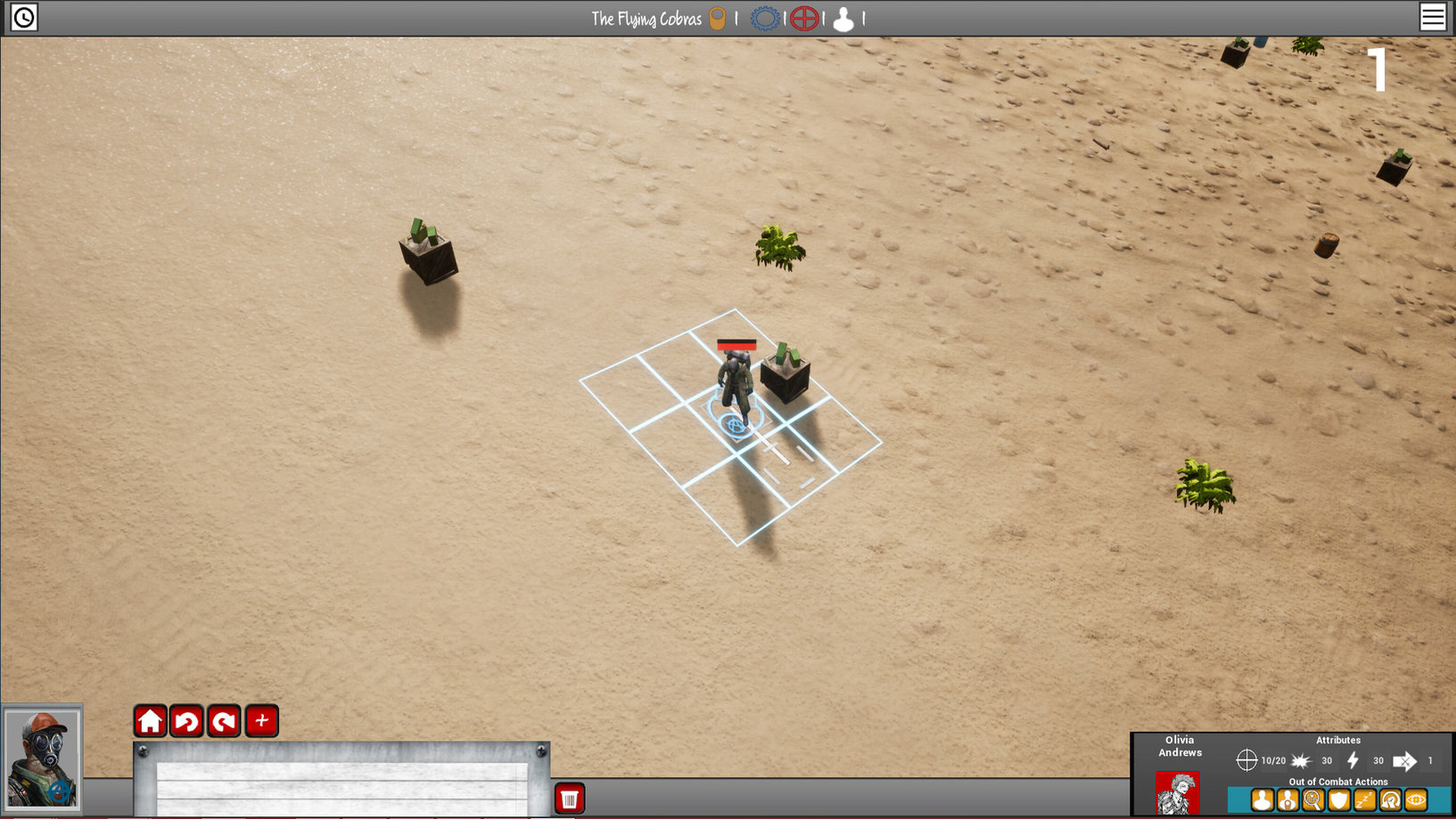Click the red plus button

261,720
